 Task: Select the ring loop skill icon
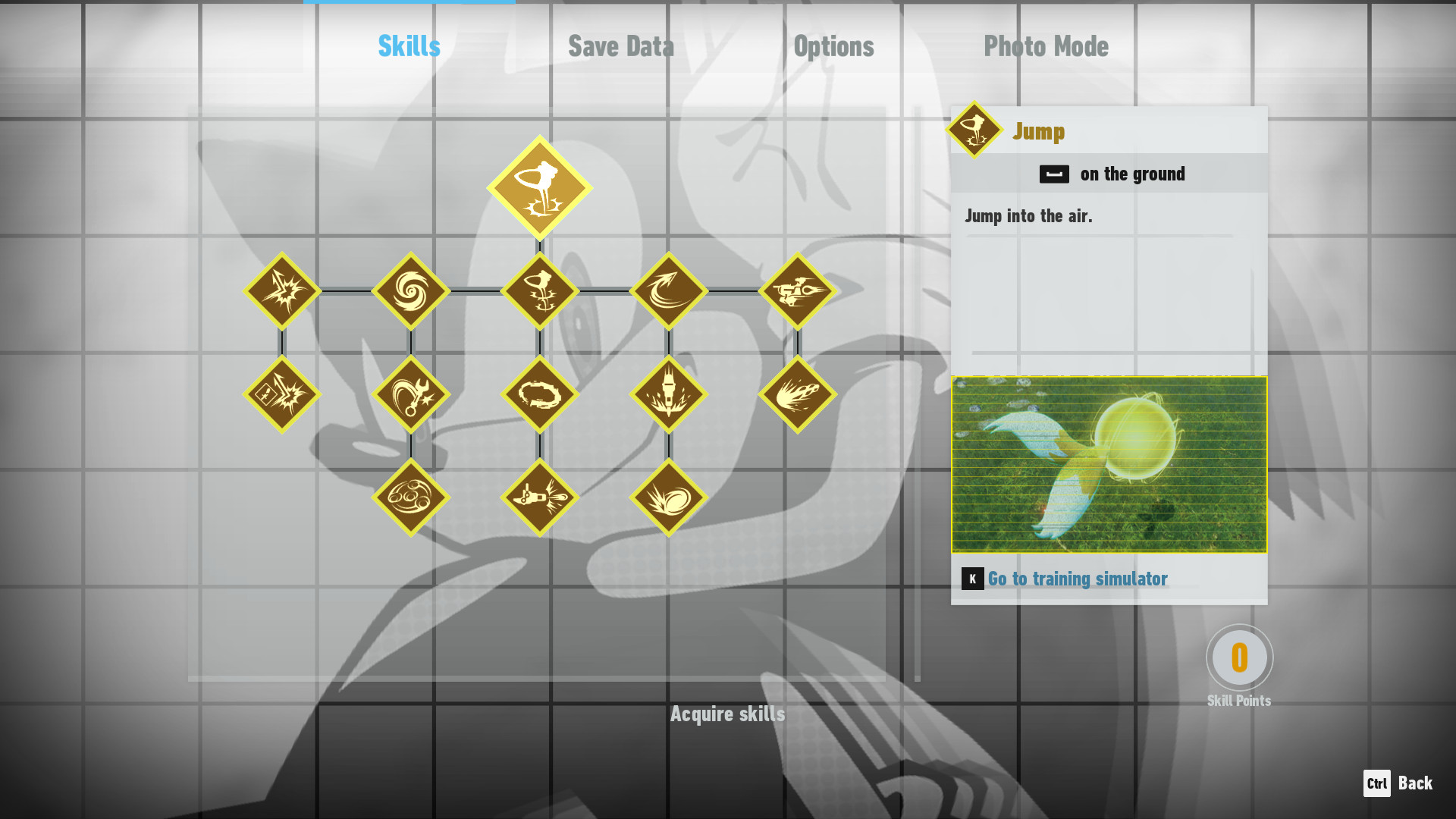click(541, 394)
